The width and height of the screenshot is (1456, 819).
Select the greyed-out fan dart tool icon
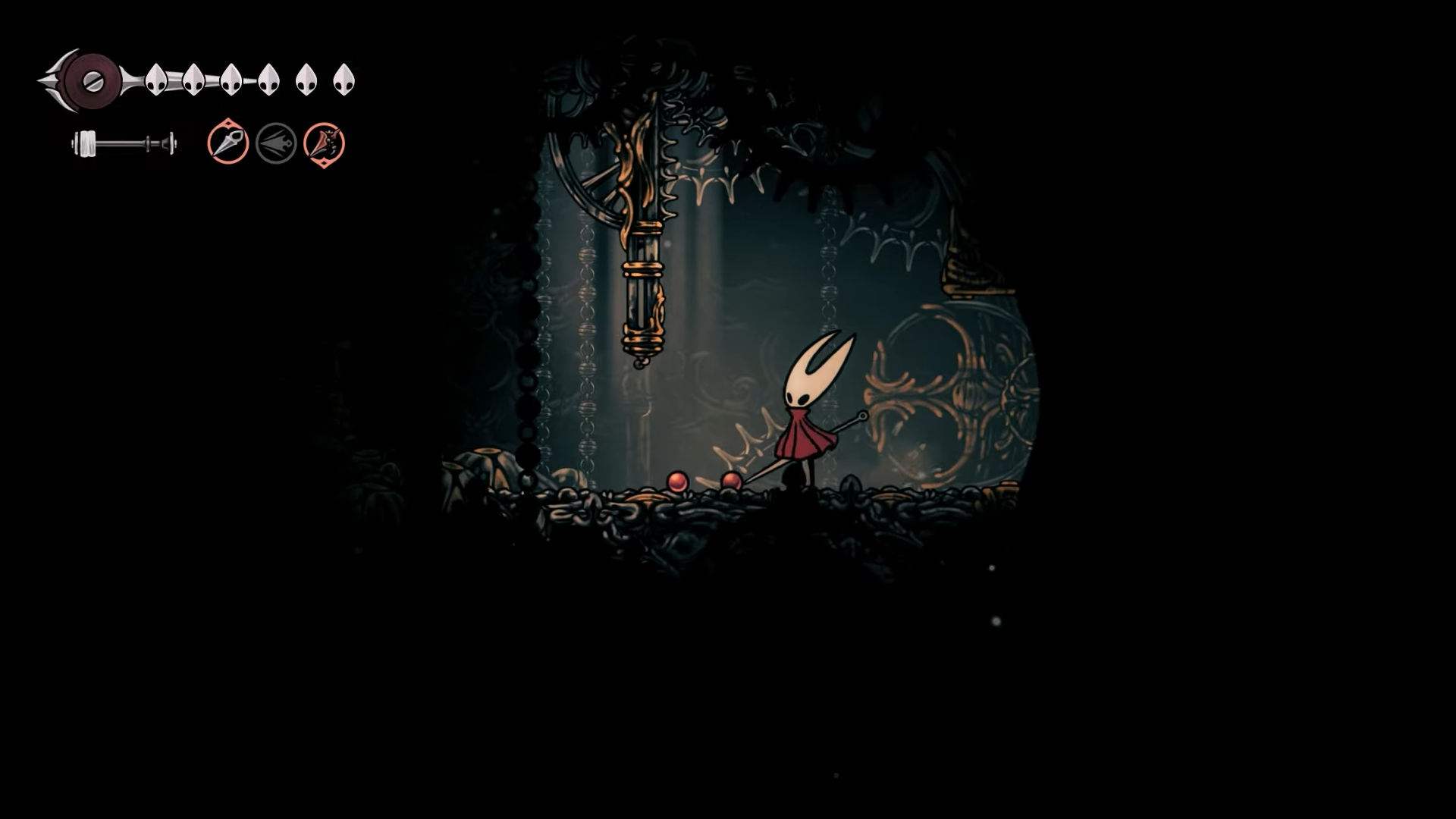[x=276, y=143]
